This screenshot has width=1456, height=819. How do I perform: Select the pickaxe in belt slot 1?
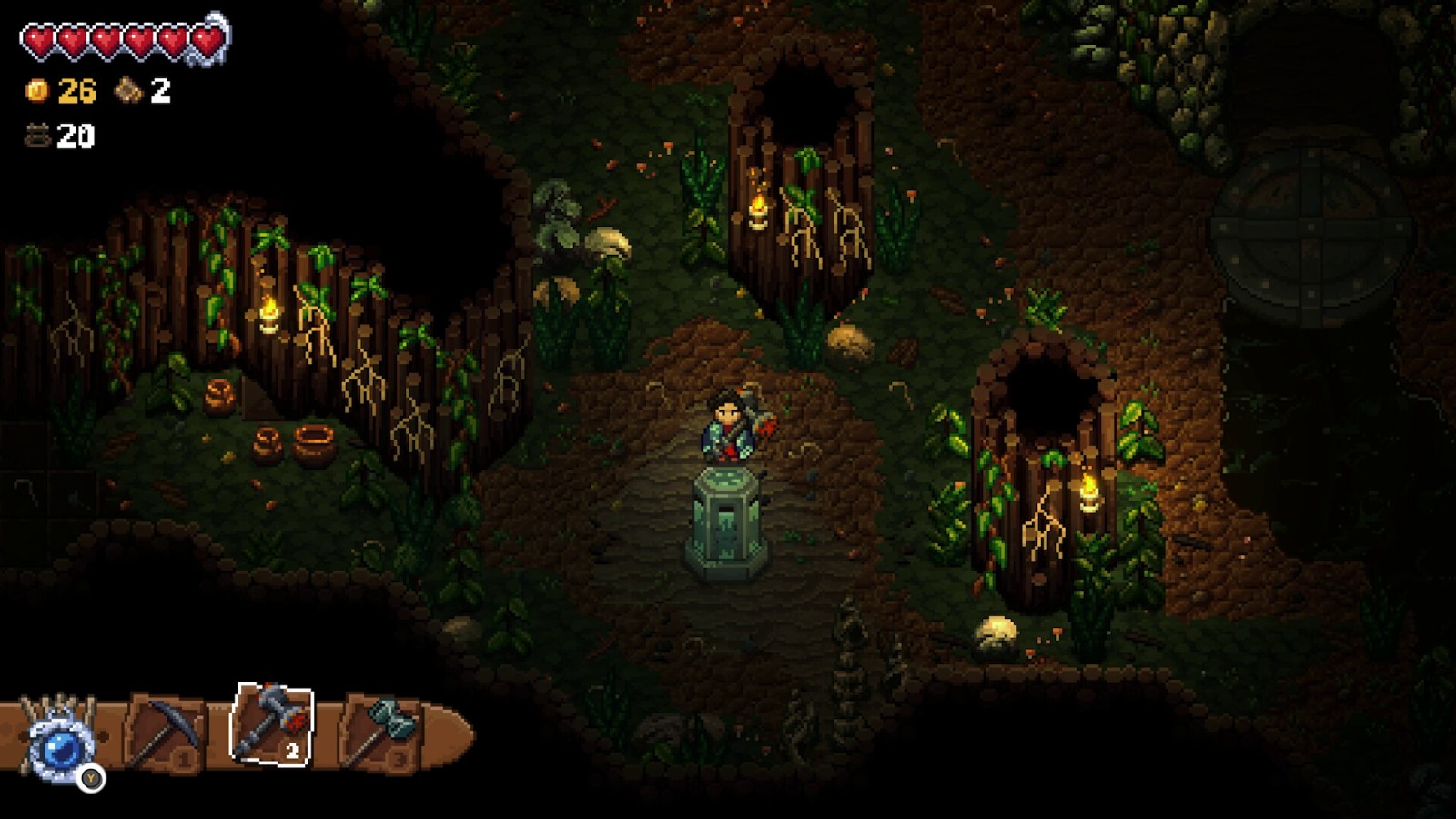166,731
